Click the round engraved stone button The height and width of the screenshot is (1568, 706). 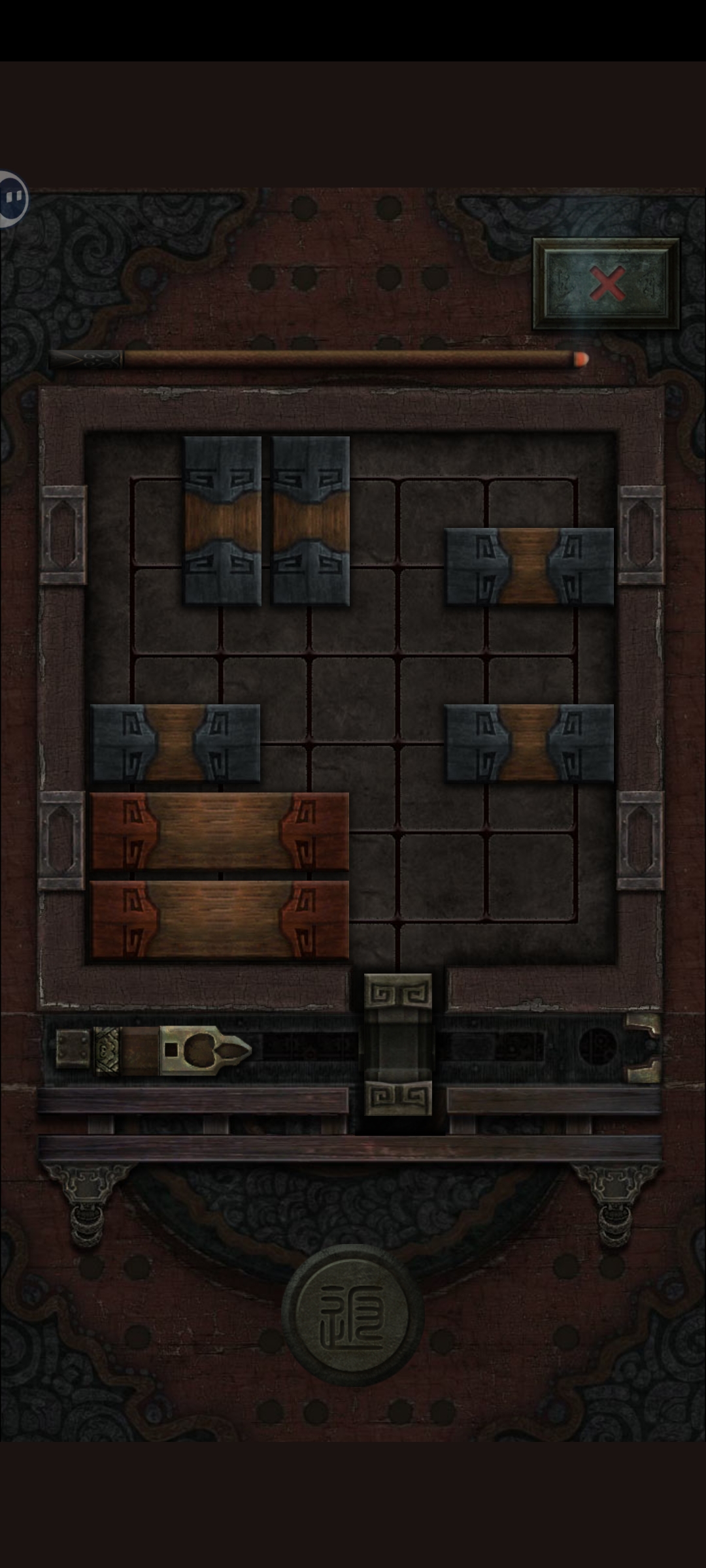pyautogui.click(x=352, y=1315)
